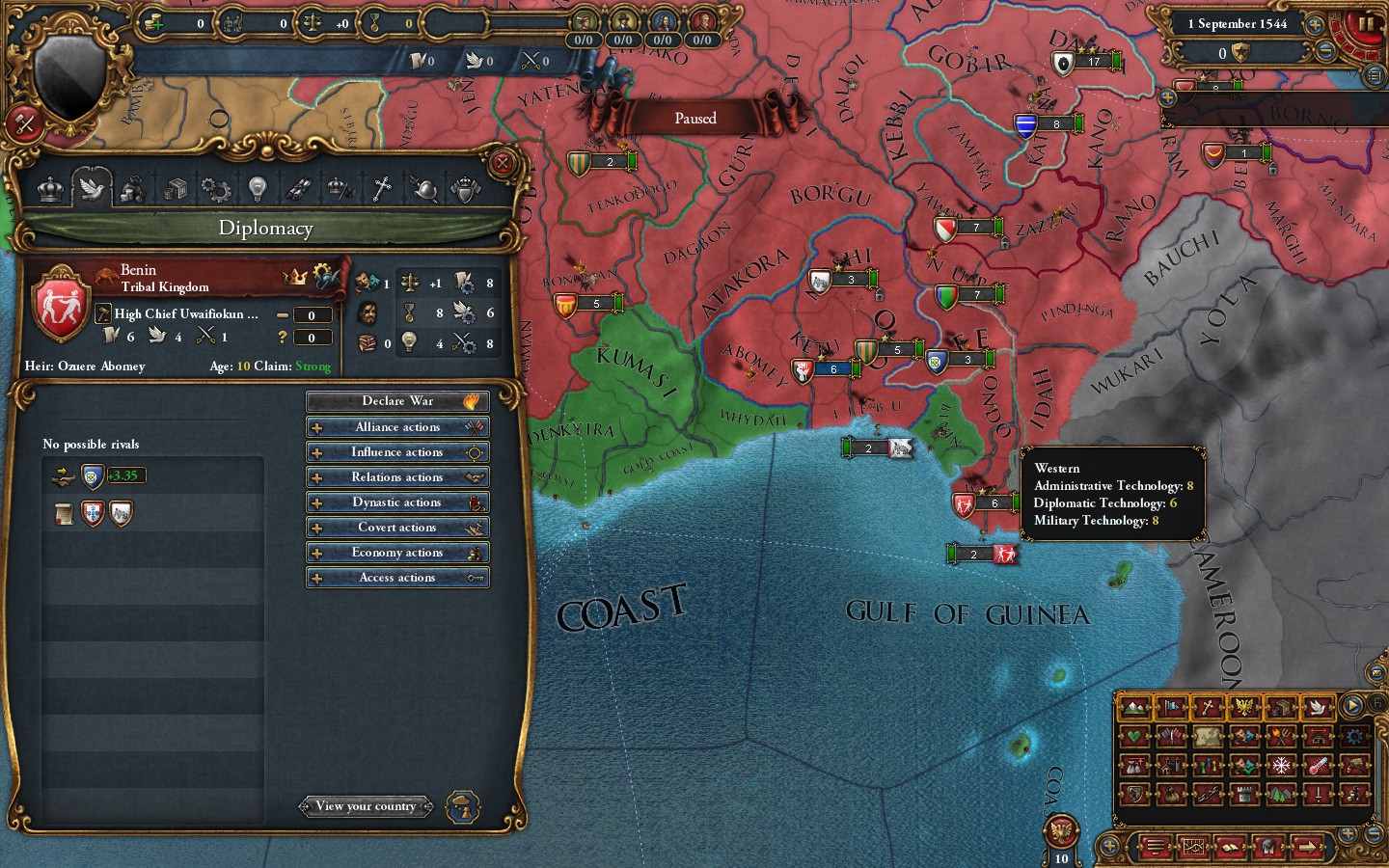The width and height of the screenshot is (1389, 868).
Task: Expand the Covert actions section
Action: (x=397, y=527)
